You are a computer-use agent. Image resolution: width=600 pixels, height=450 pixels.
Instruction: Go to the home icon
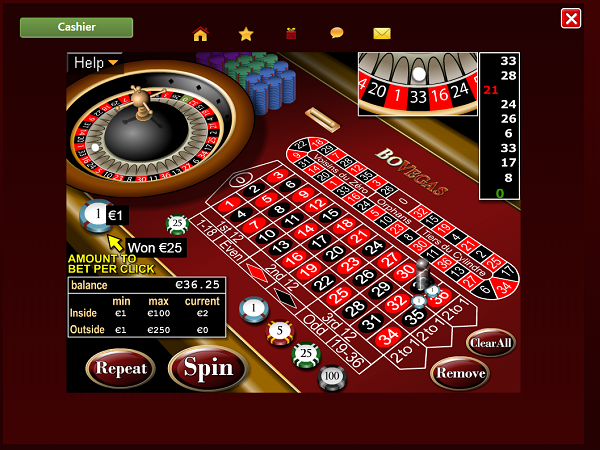[x=200, y=33]
